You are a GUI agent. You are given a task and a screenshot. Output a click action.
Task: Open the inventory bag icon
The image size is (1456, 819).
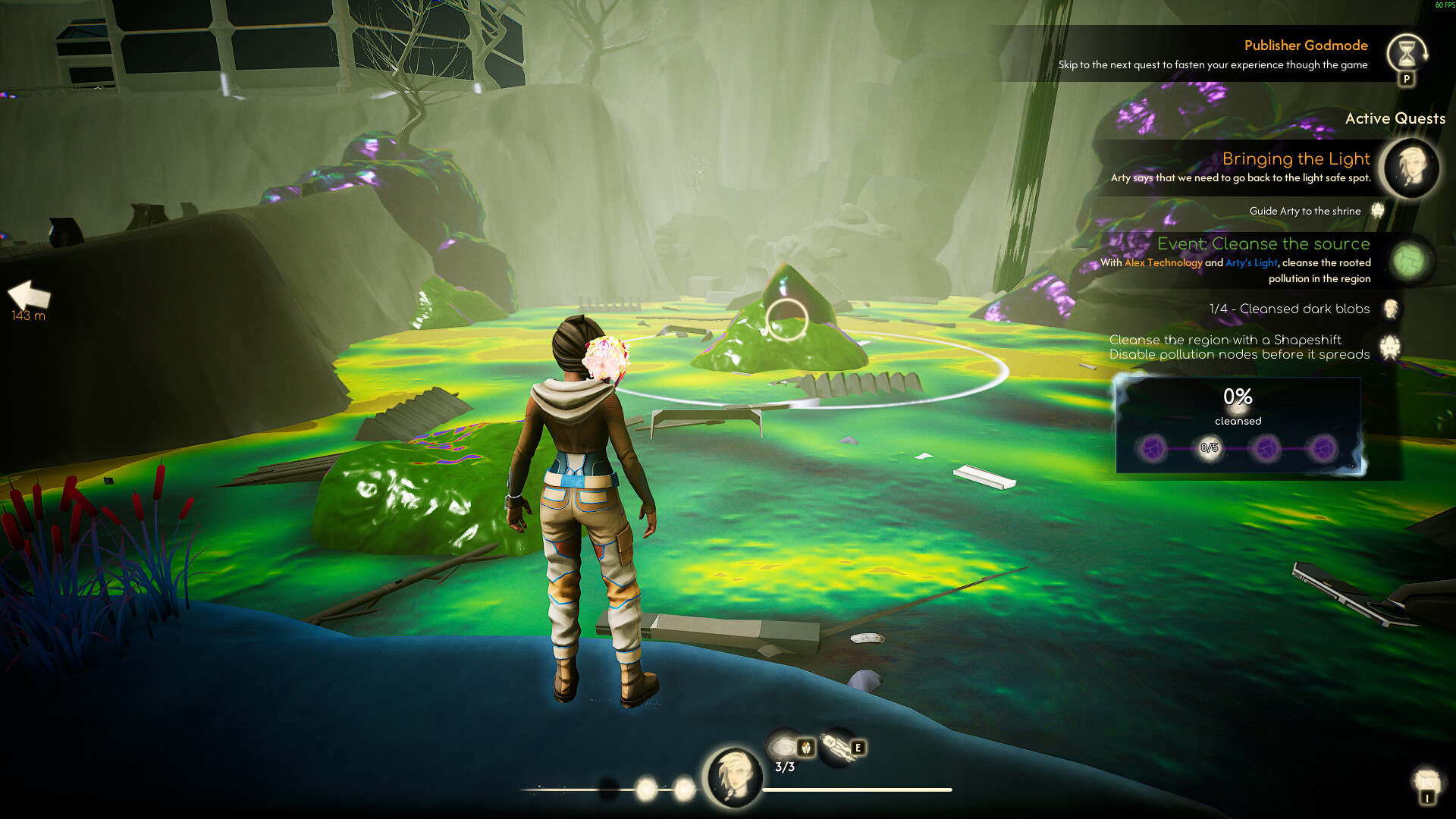click(x=1426, y=781)
